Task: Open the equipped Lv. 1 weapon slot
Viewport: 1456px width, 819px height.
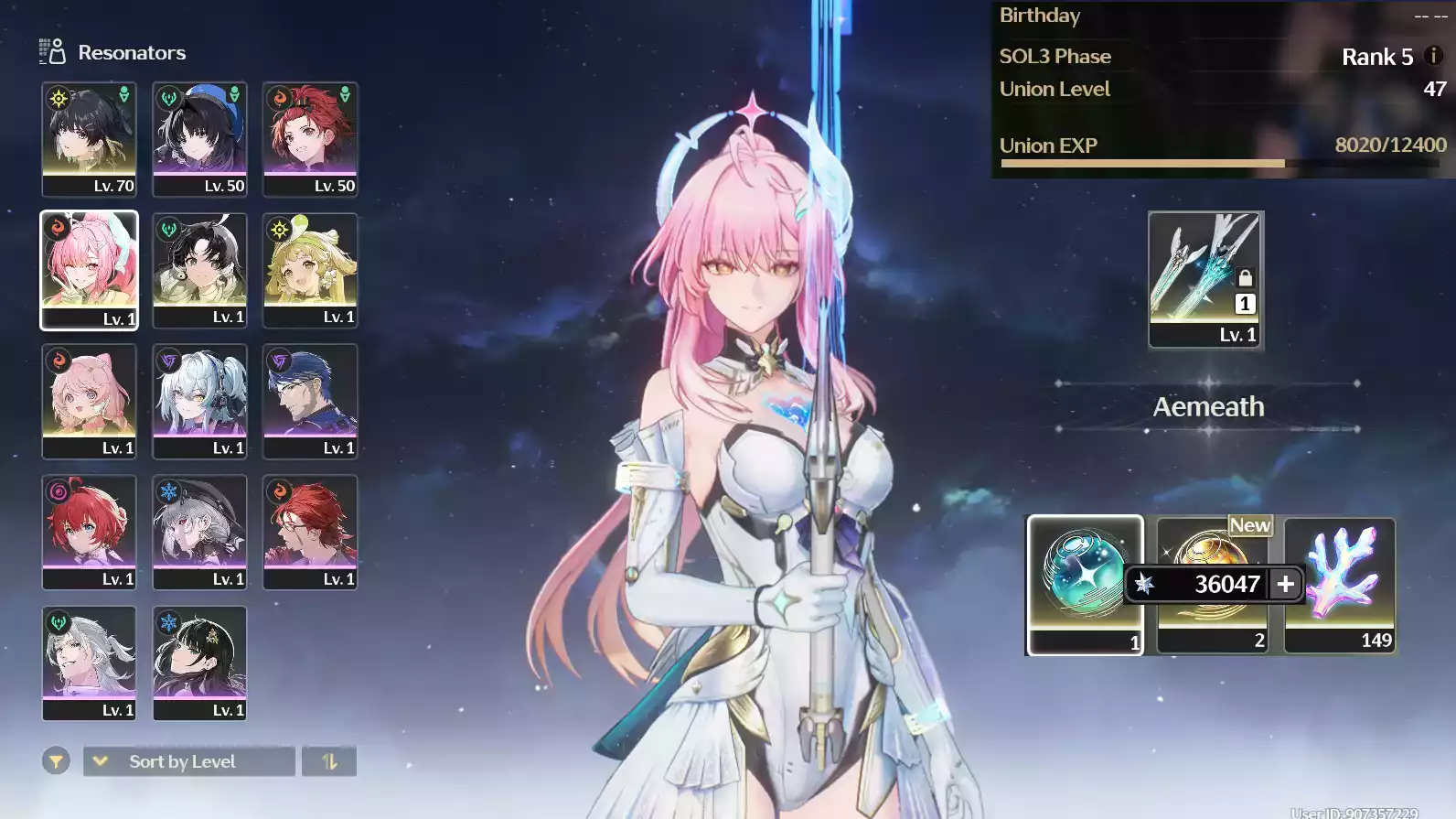Action: 1205,279
